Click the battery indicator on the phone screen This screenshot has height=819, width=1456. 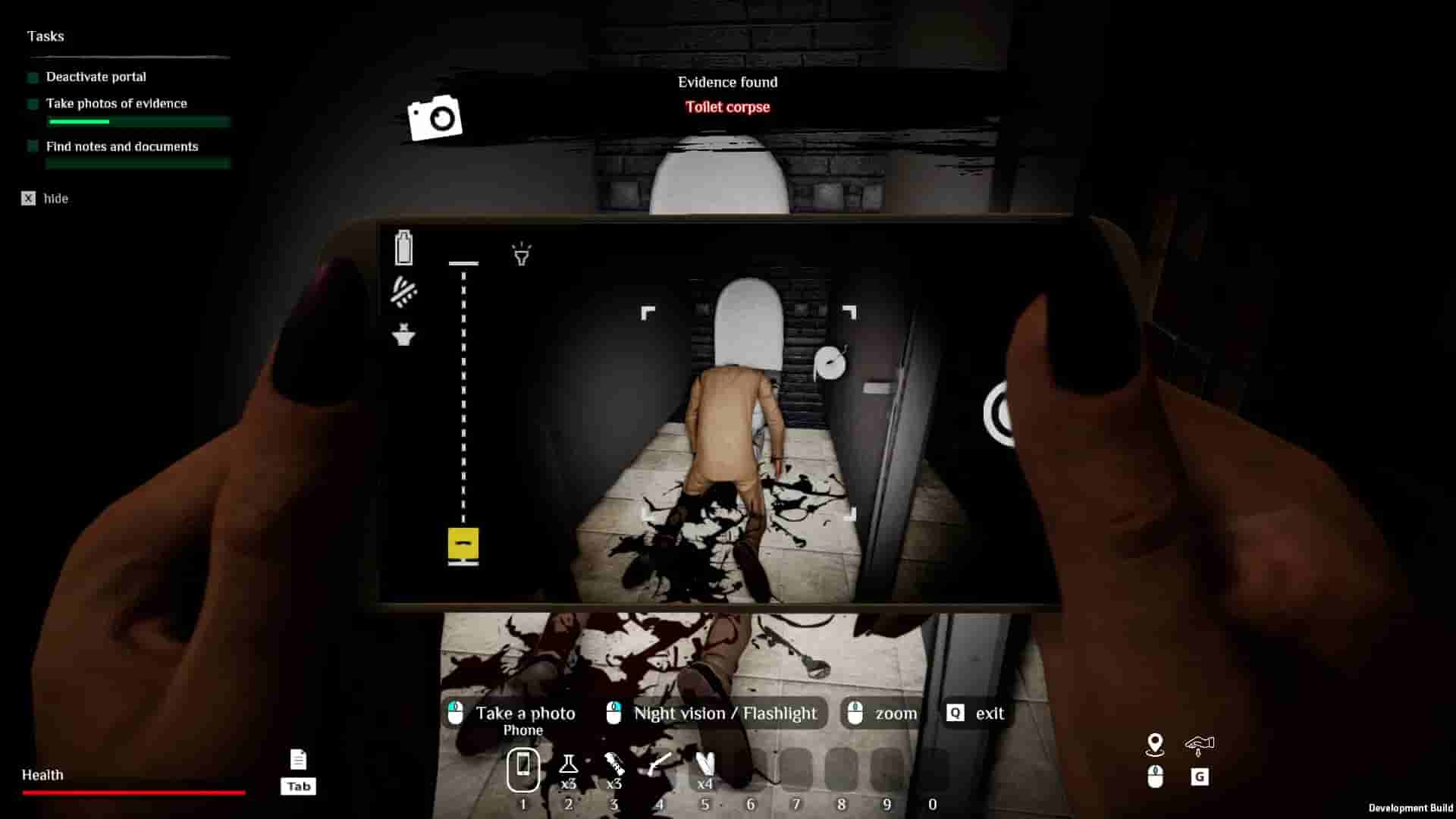[x=403, y=248]
